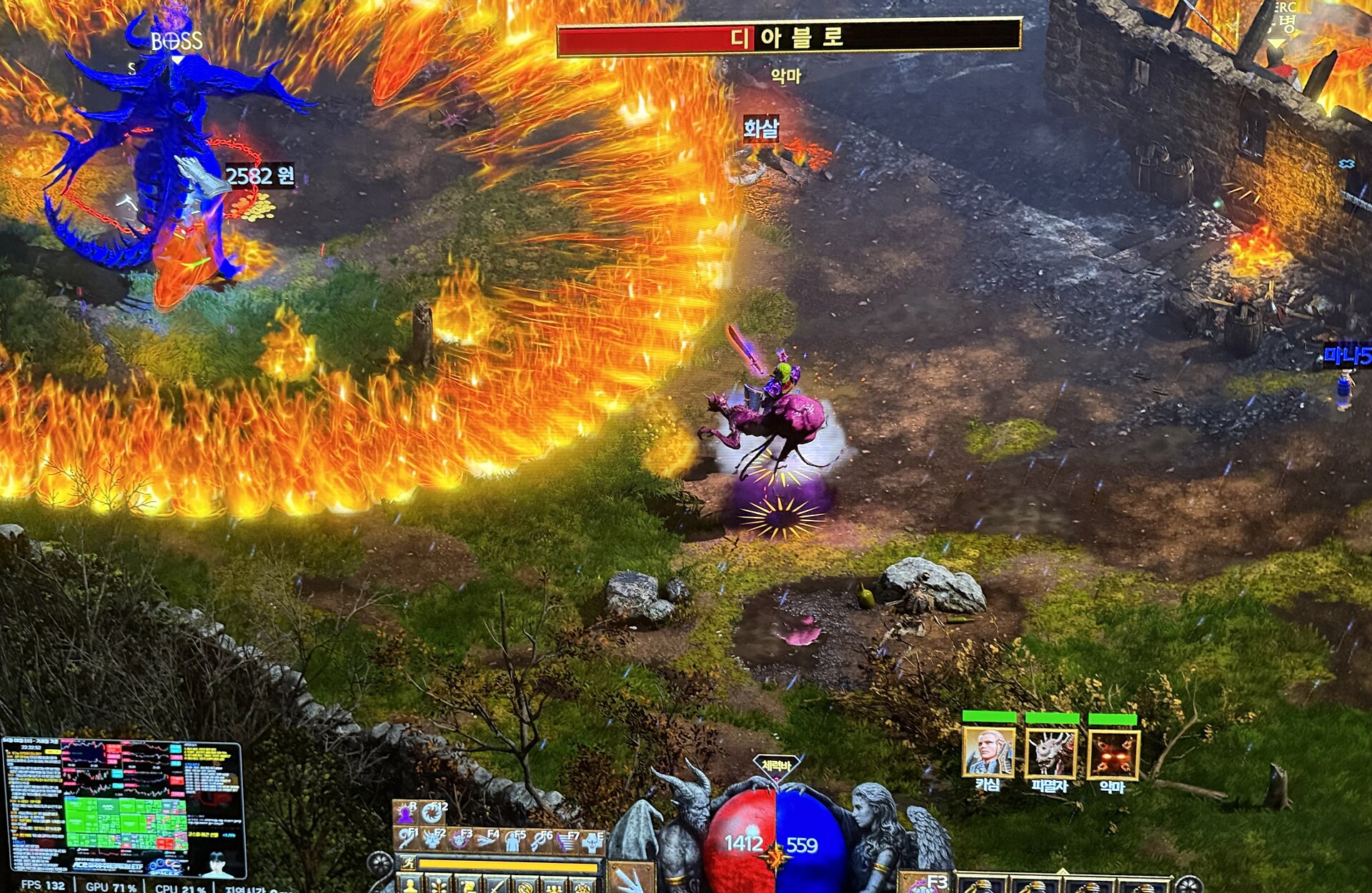Activate the purple figure R skill

pyautogui.click(x=407, y=813)
